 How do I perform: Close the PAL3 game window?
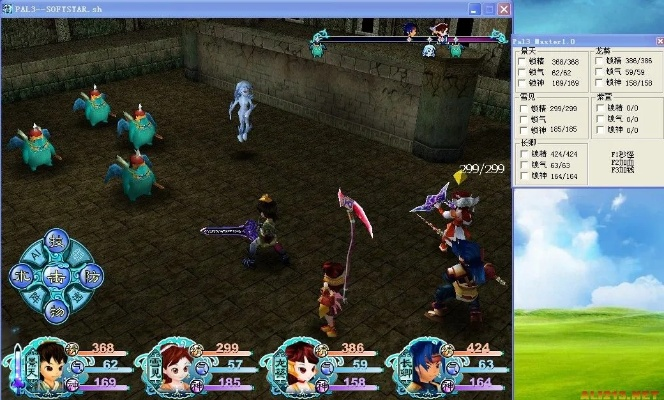coord(502,7)
